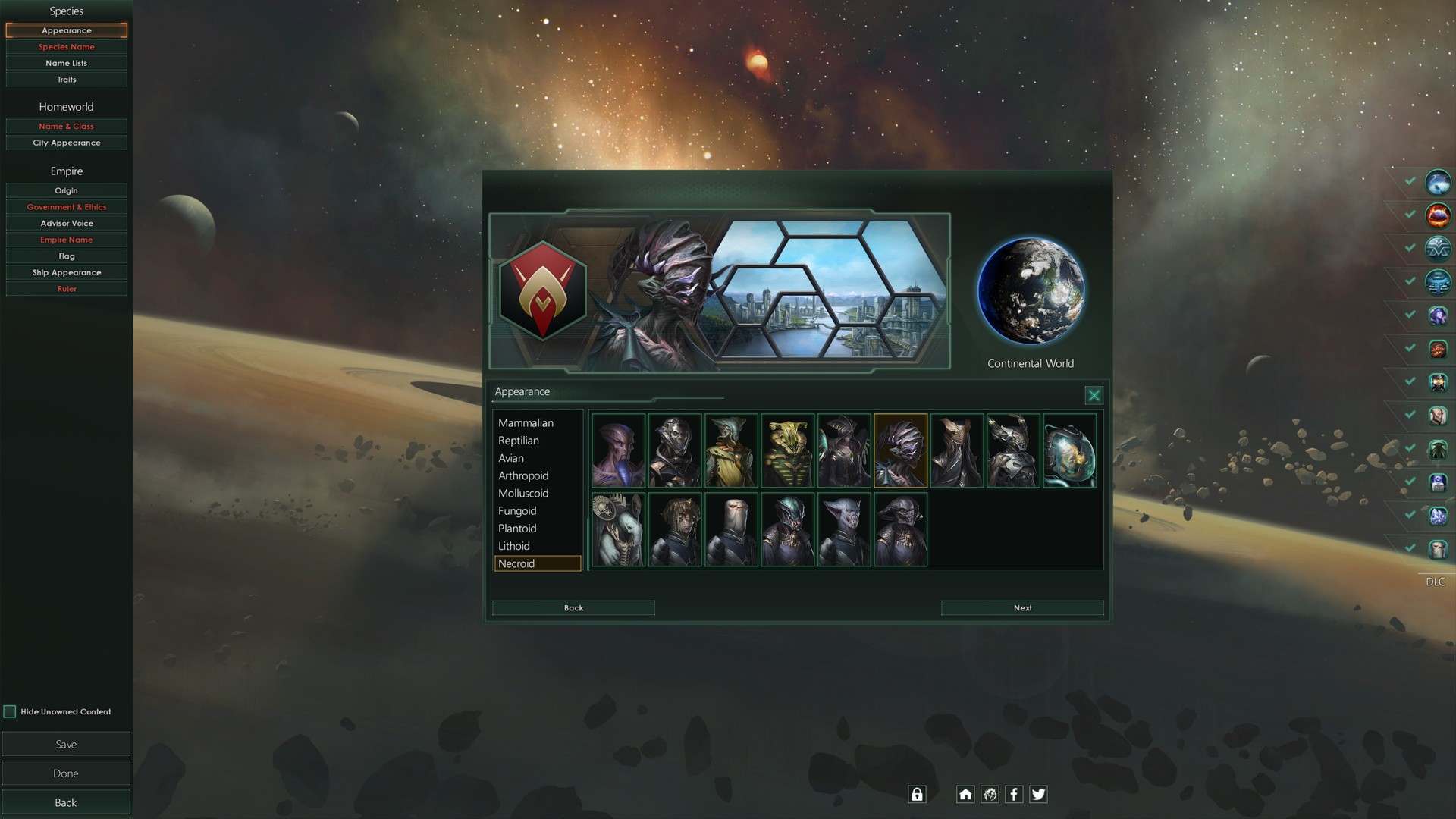Select the Lithoid species class
The width and height of the screenshot is (1456, 819).
[513, 546]
